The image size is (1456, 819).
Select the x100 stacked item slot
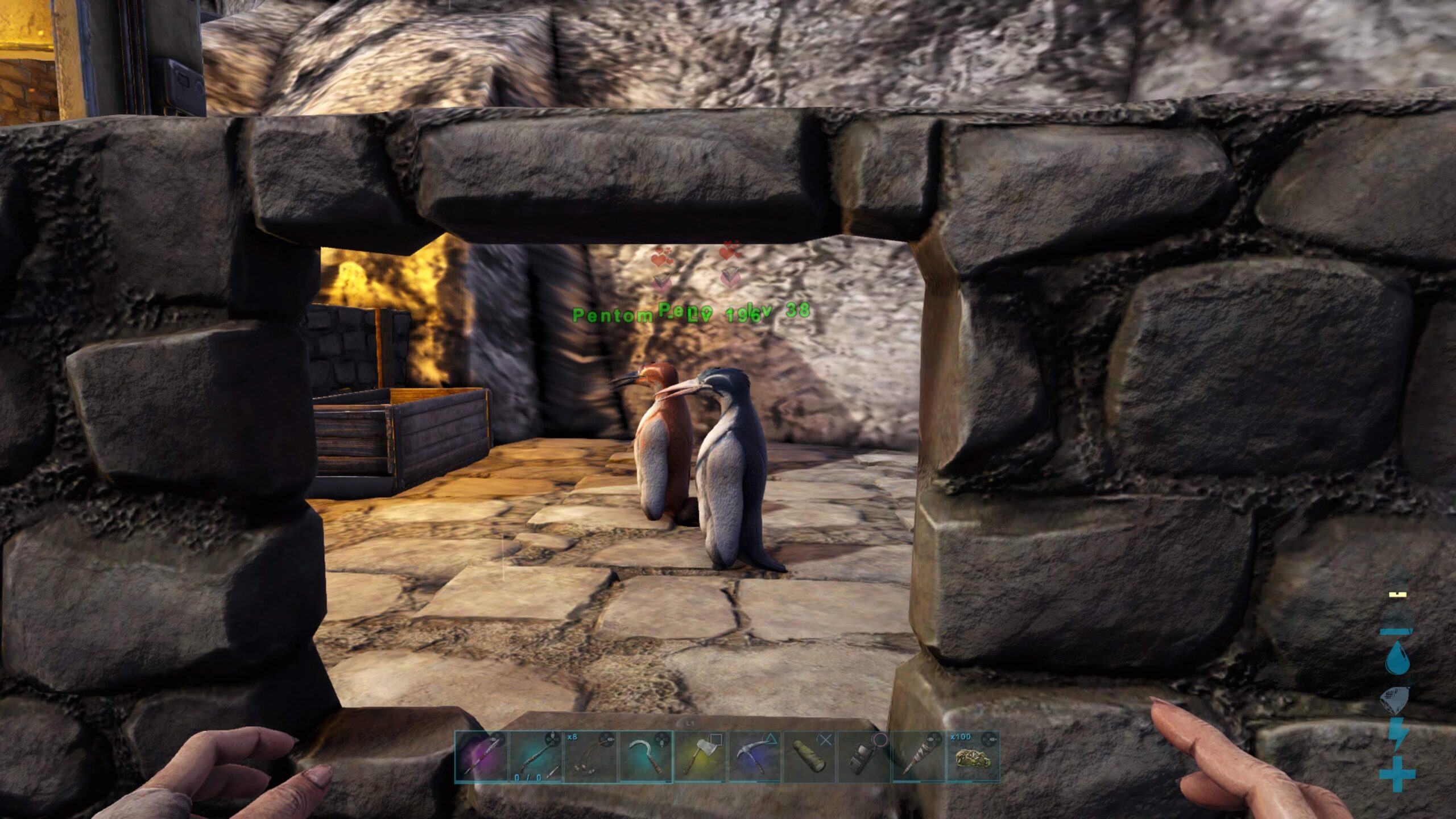tap(973, 756)
